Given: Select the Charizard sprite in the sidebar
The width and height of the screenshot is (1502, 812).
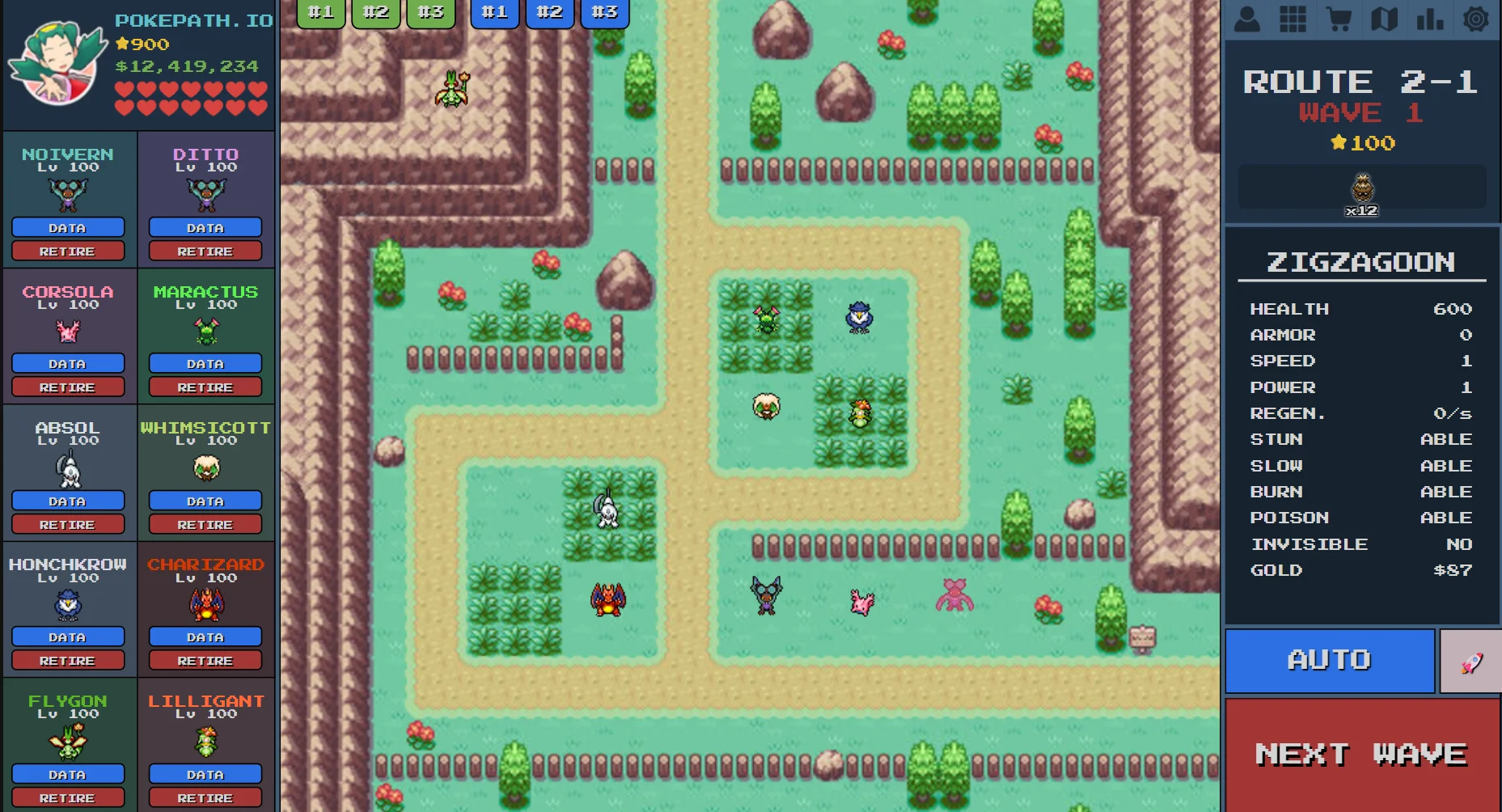Looking at the screenshot, I should tap(205, 605).
